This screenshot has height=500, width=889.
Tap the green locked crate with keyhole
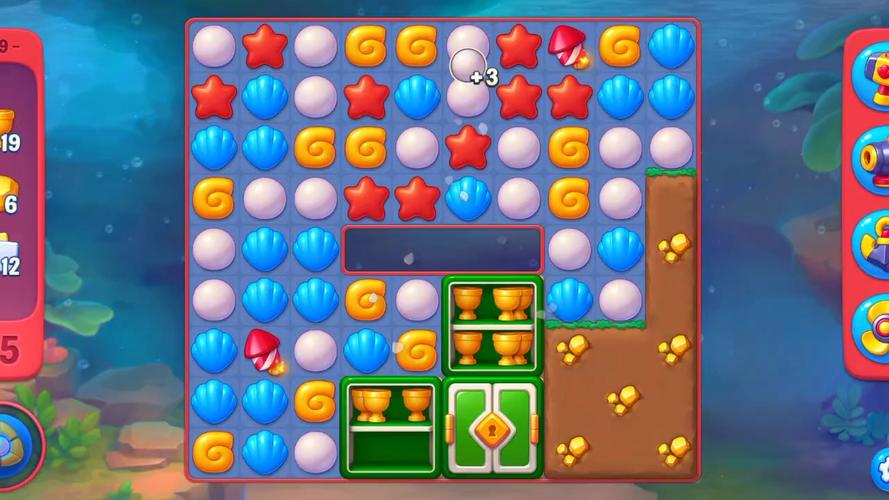coord(493,427)
